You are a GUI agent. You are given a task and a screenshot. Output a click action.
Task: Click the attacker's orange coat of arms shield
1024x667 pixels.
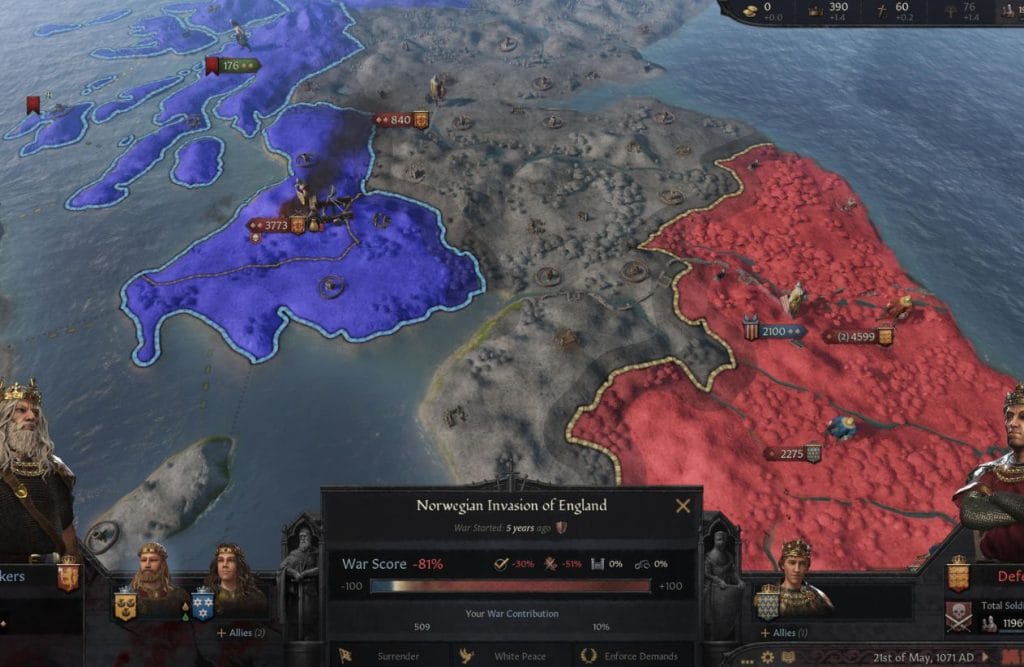pos(68,577)
